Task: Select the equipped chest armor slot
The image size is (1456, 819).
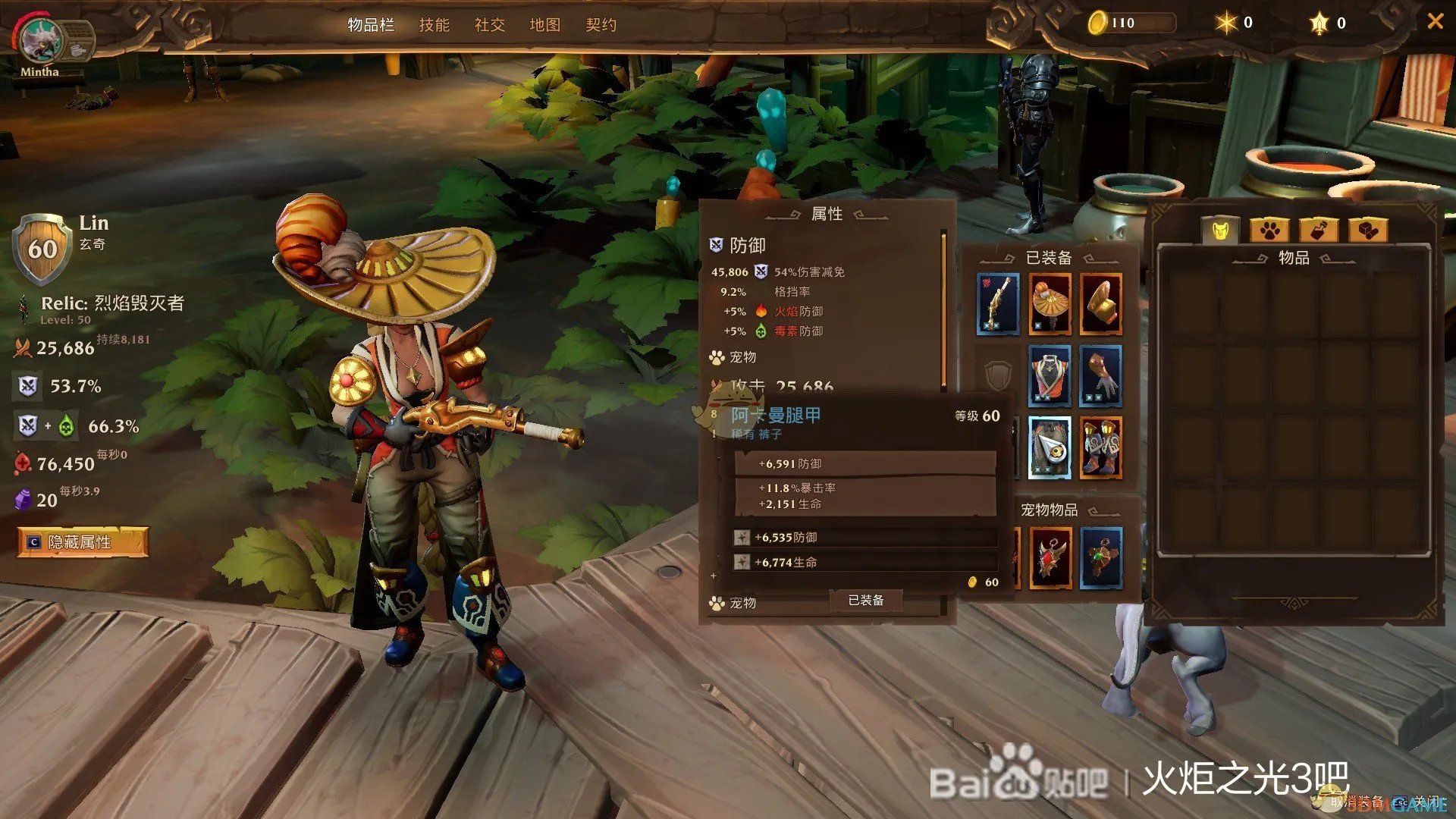Action: tap(1049, 377)
